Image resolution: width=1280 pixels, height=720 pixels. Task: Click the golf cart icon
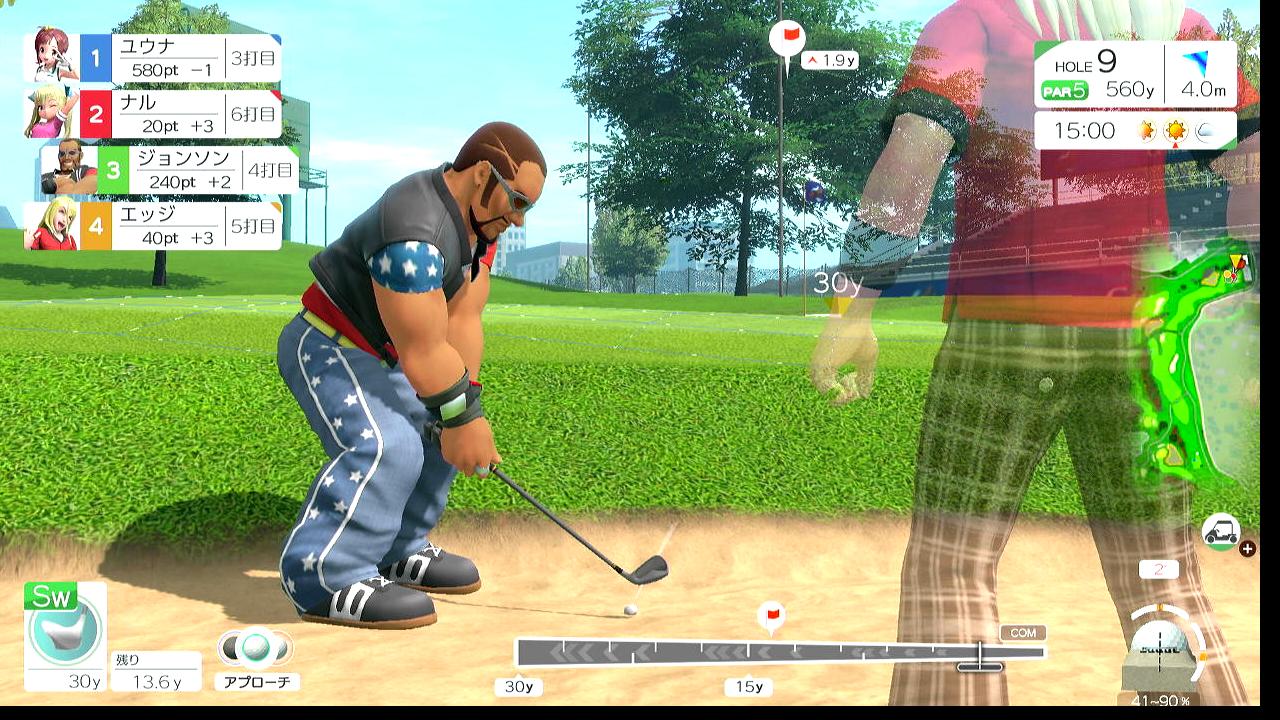tap(1221, 532)
